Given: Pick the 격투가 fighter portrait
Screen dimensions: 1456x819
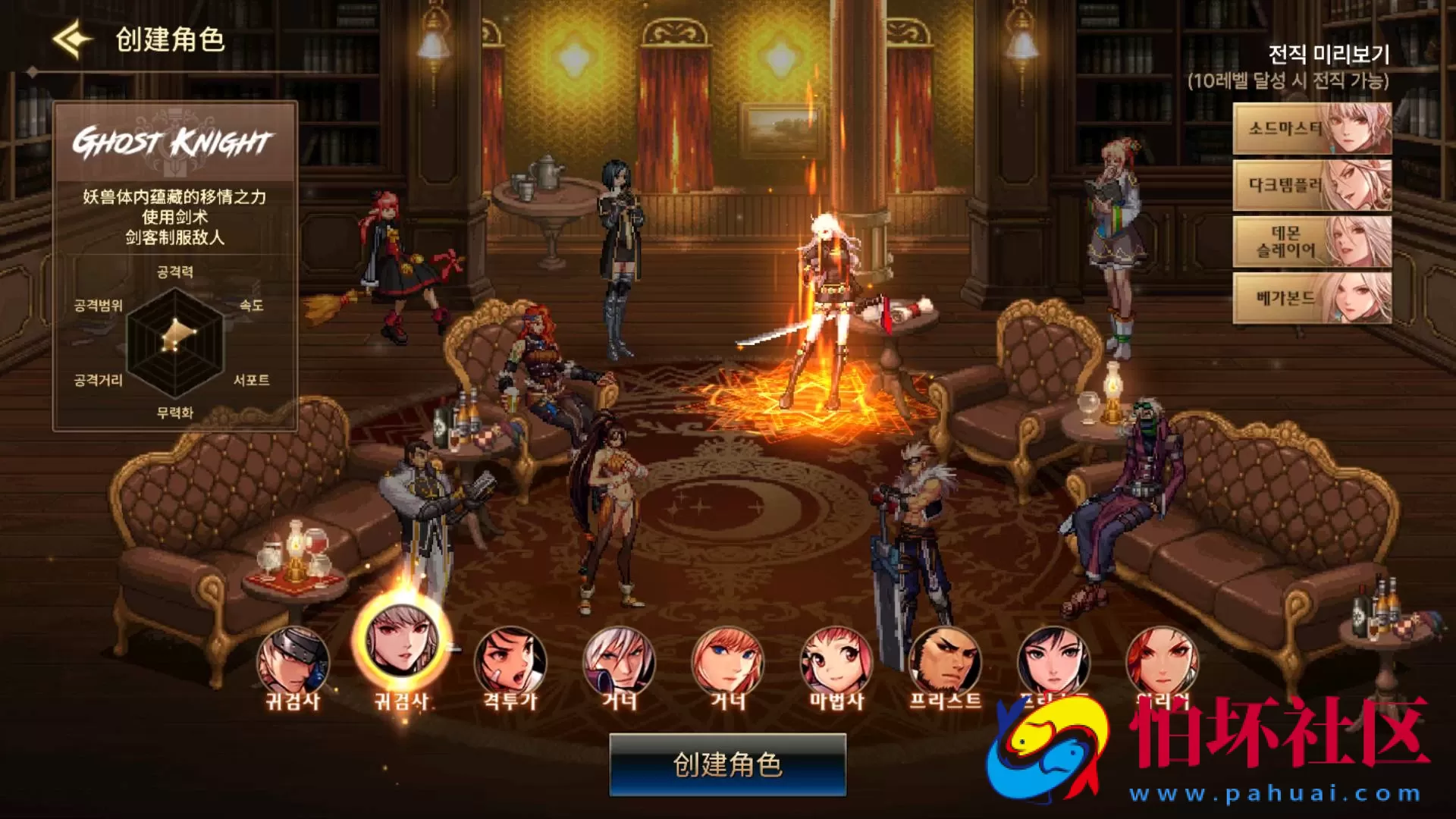Looking at the screenshot, I should click(x=510, y=663).
